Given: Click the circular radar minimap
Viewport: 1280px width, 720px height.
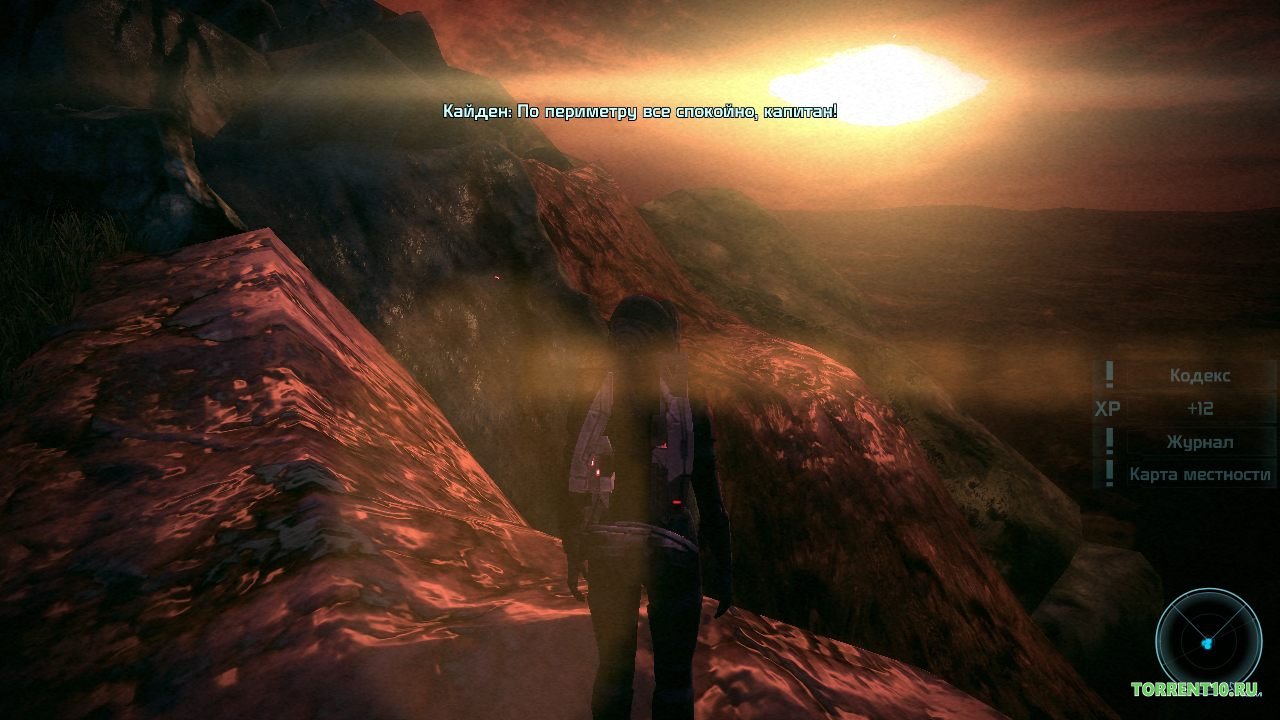Looking at the screenshot, I should [1208, 638].
